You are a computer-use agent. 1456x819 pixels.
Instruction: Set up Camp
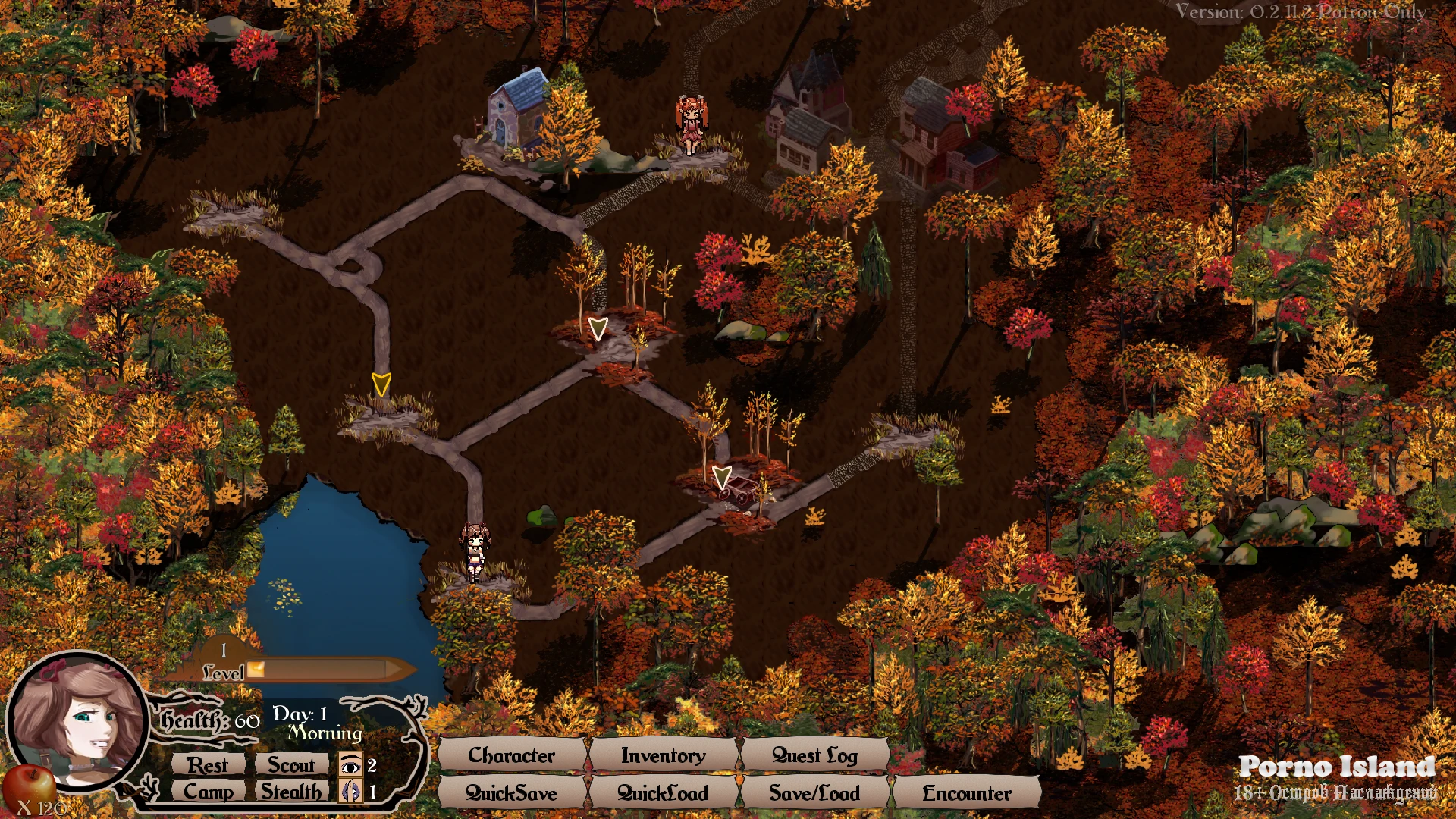(208, 792)
